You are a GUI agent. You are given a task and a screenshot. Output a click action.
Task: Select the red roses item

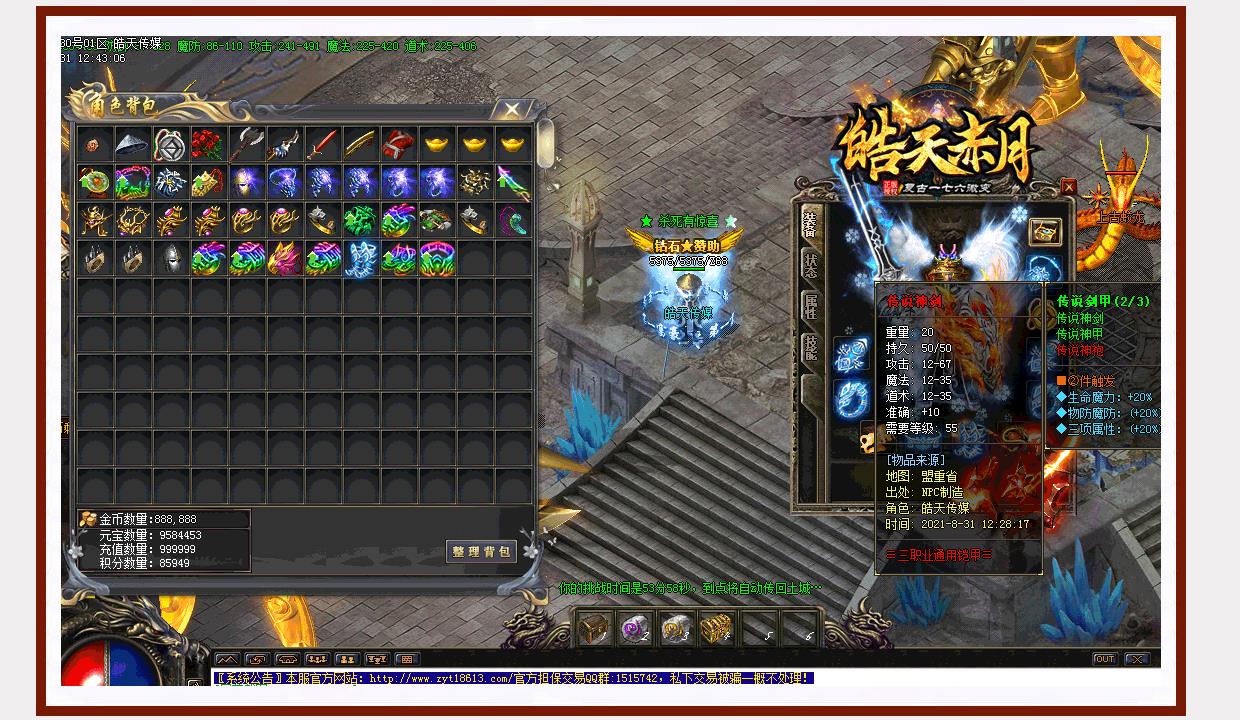point(209,144)
